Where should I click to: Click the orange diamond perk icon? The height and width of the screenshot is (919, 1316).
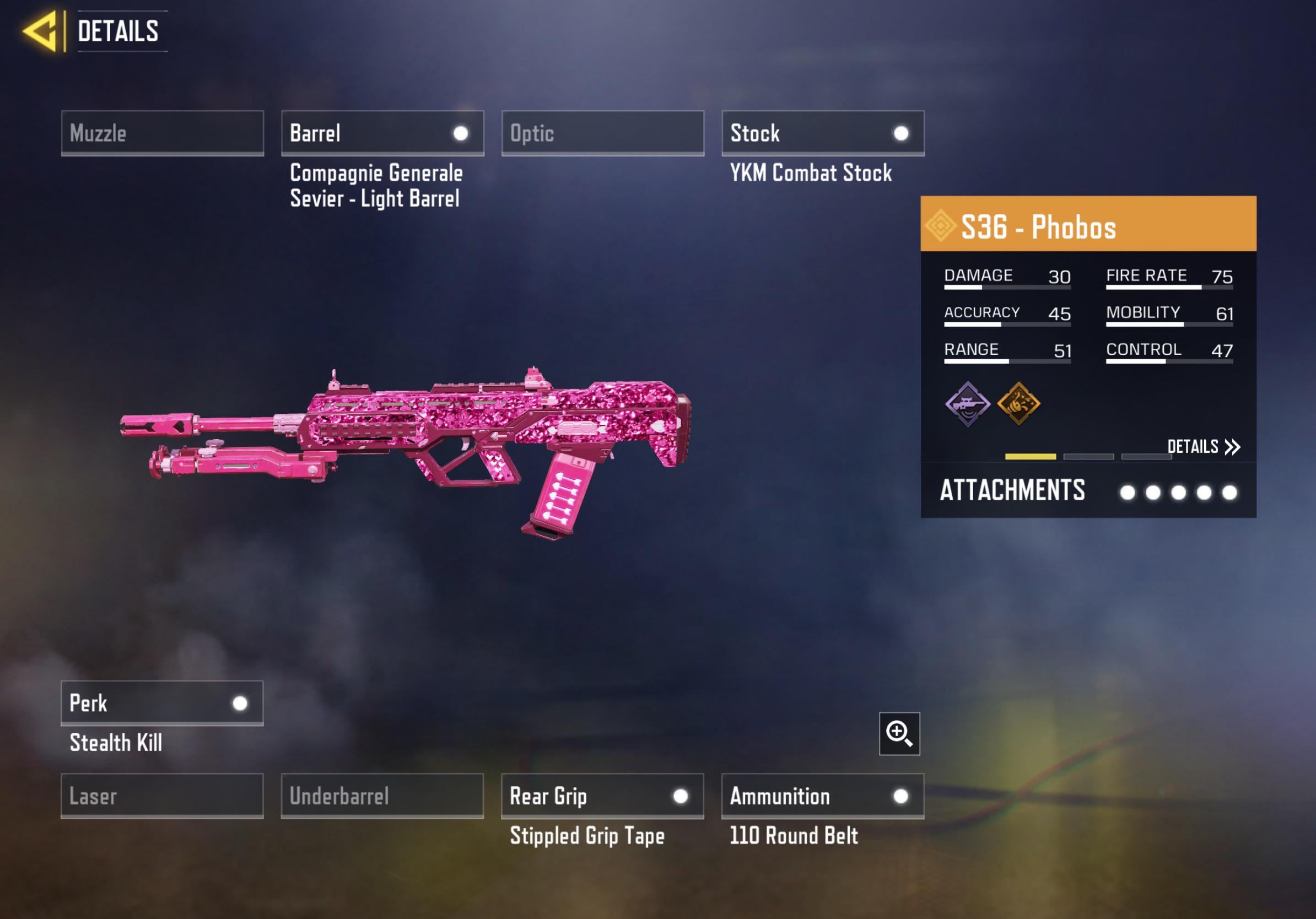[1018, 404]
